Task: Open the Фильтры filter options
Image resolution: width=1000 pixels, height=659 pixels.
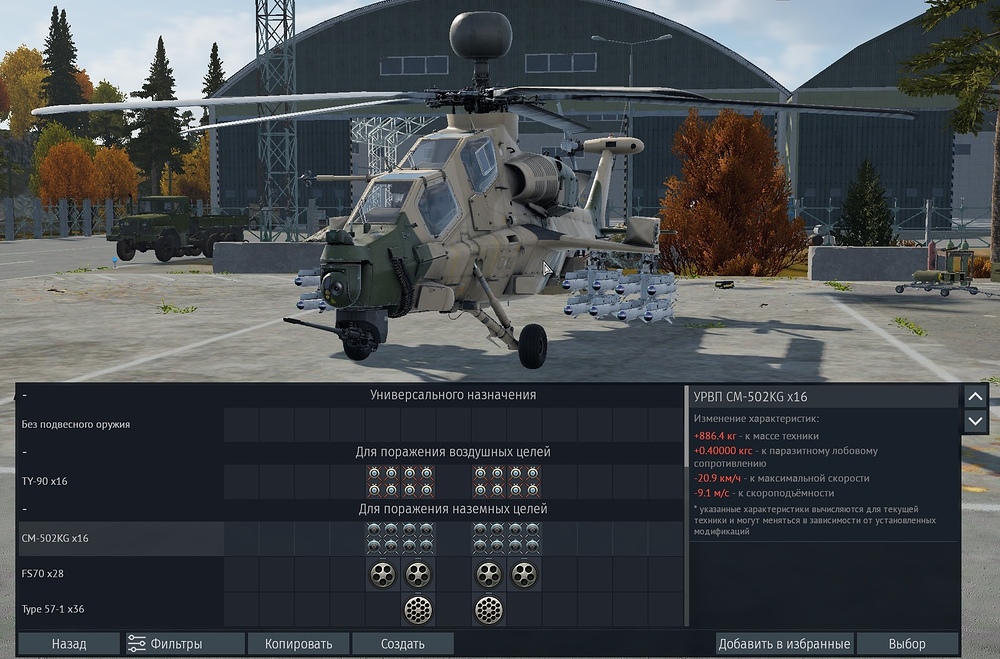Action: [185, 644]
